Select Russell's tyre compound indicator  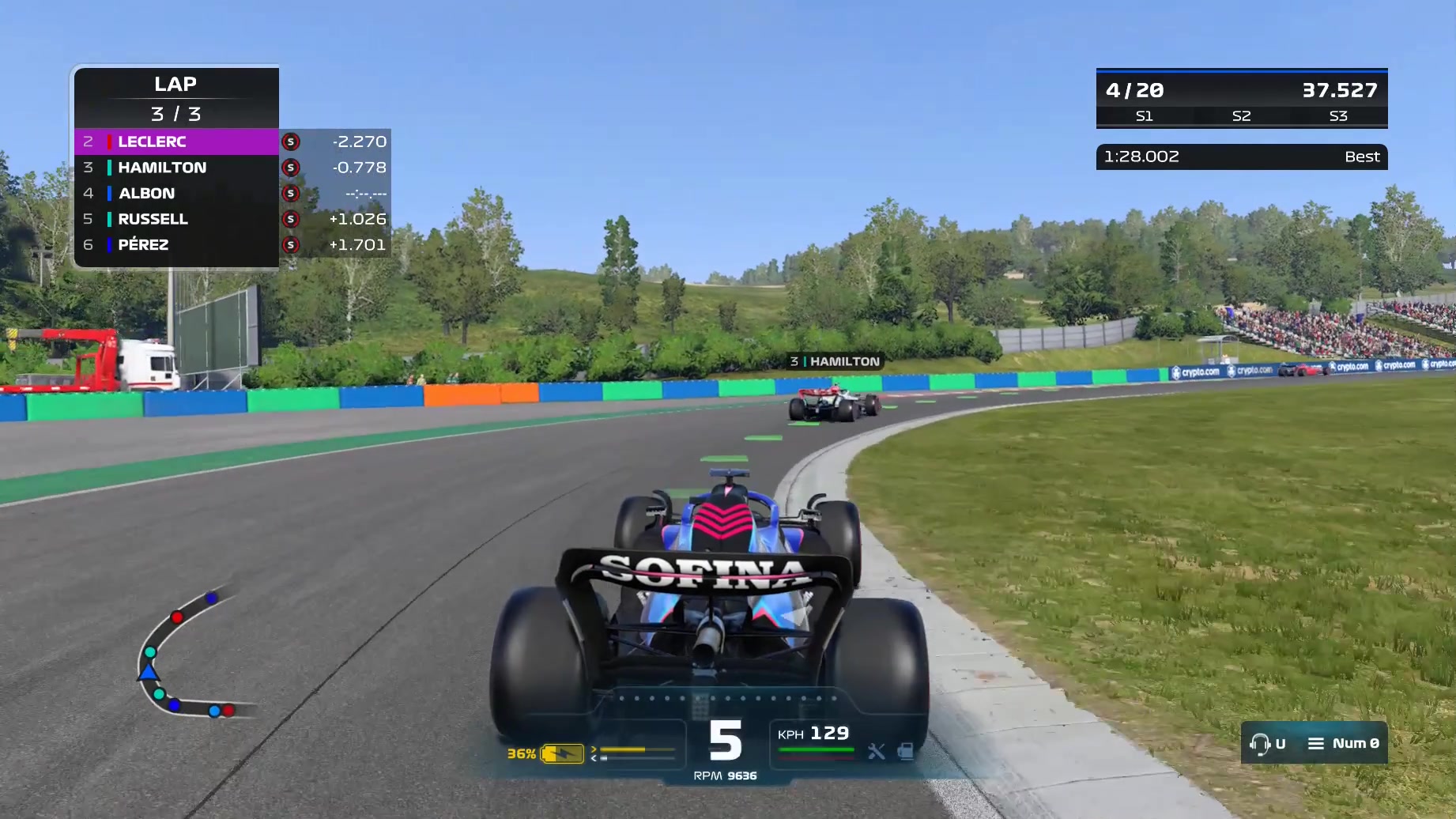(x=290, y=219)
